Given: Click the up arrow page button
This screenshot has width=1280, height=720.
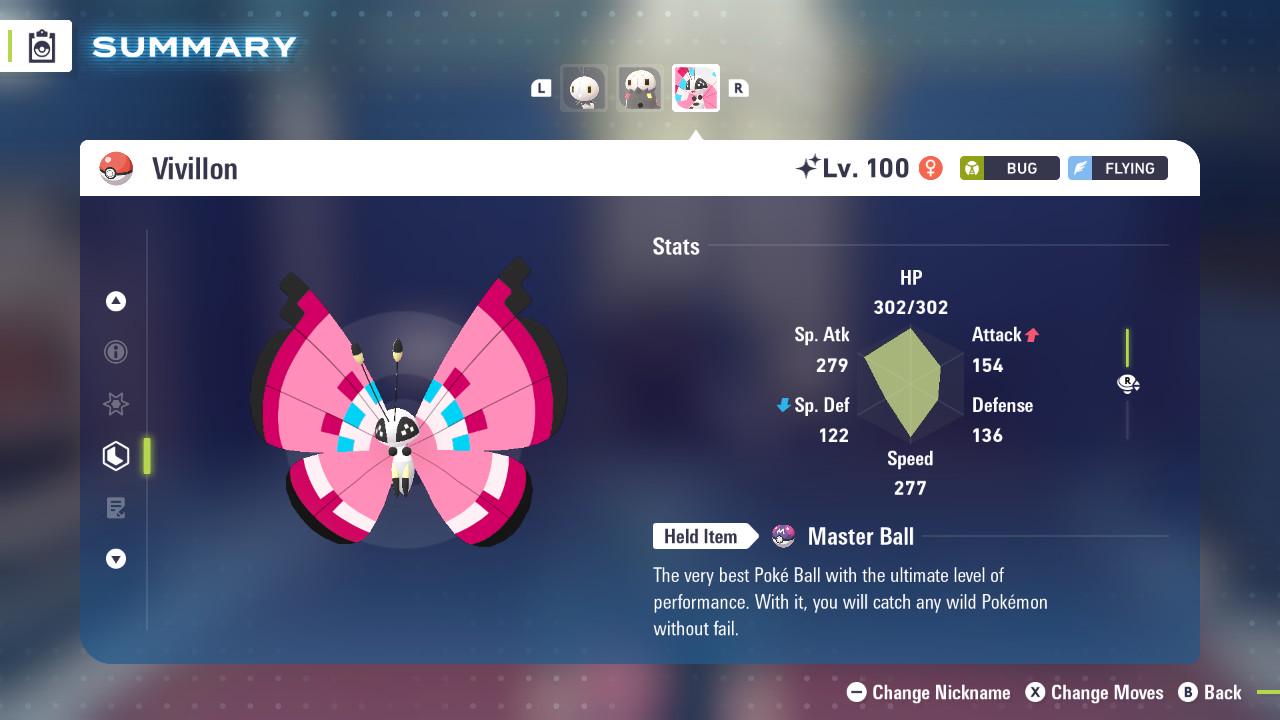Looking at the screenshot, I should 116,301.
